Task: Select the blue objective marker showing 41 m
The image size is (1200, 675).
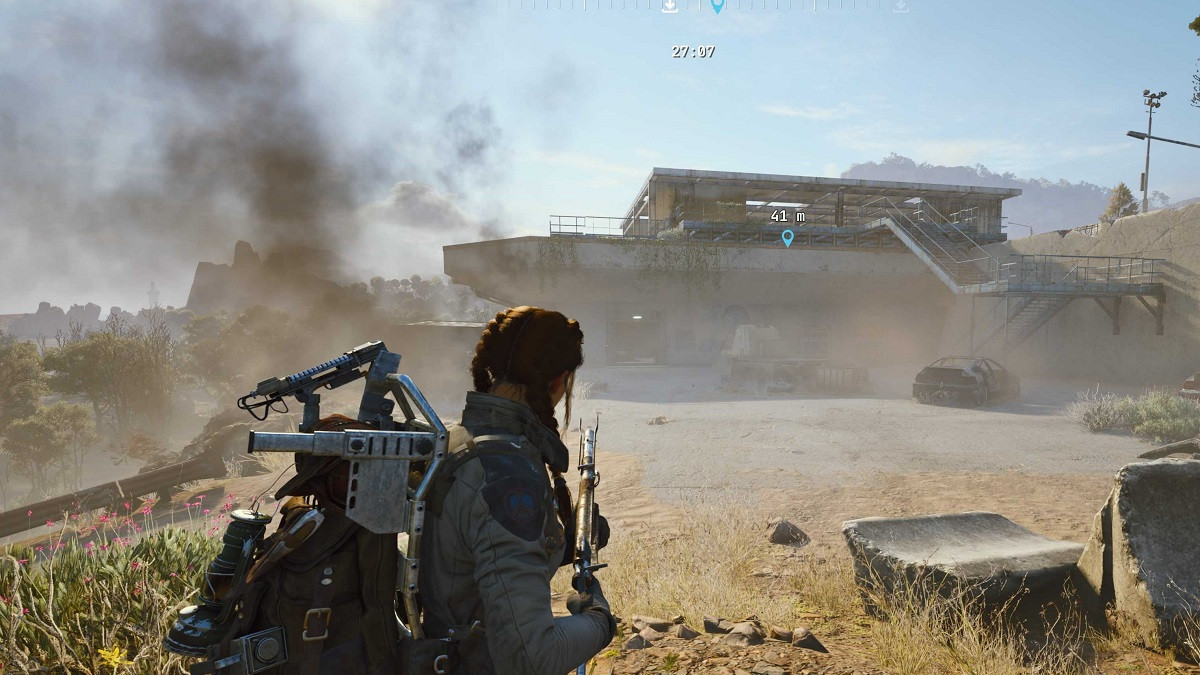Action: [787, 237]
